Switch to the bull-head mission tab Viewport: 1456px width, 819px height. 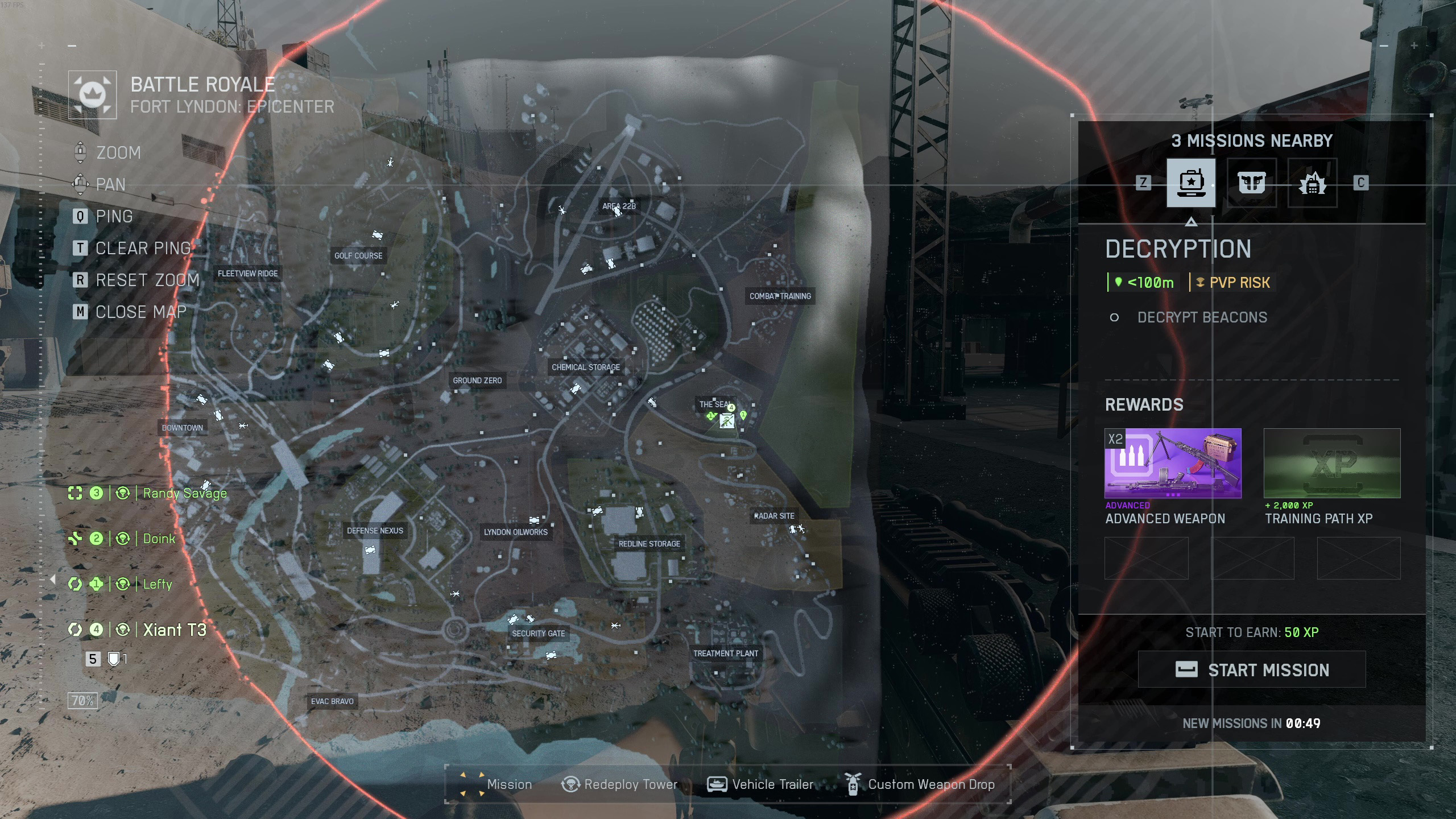[x=1251, y=183]
